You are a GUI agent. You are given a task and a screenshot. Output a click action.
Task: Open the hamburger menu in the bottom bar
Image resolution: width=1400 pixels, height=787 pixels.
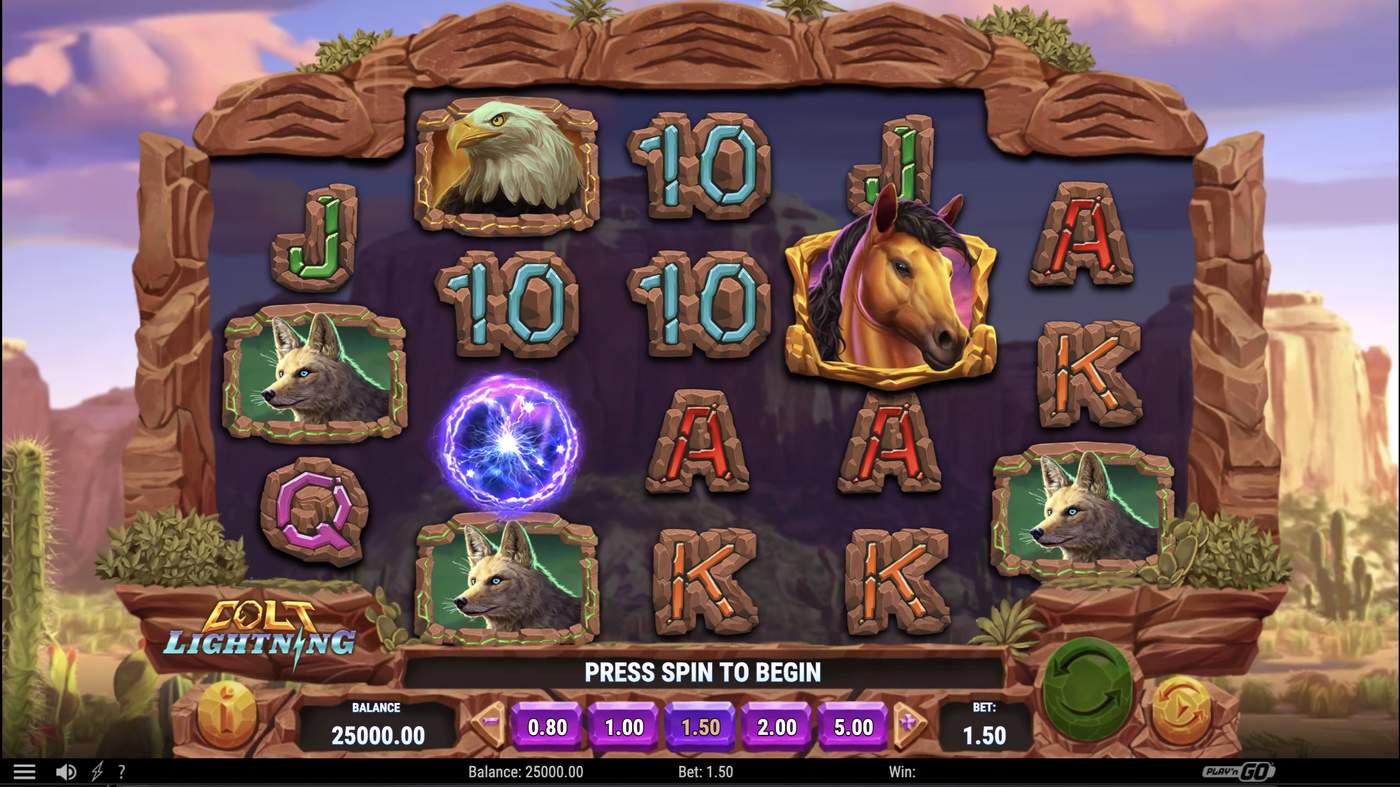(25, 771)
